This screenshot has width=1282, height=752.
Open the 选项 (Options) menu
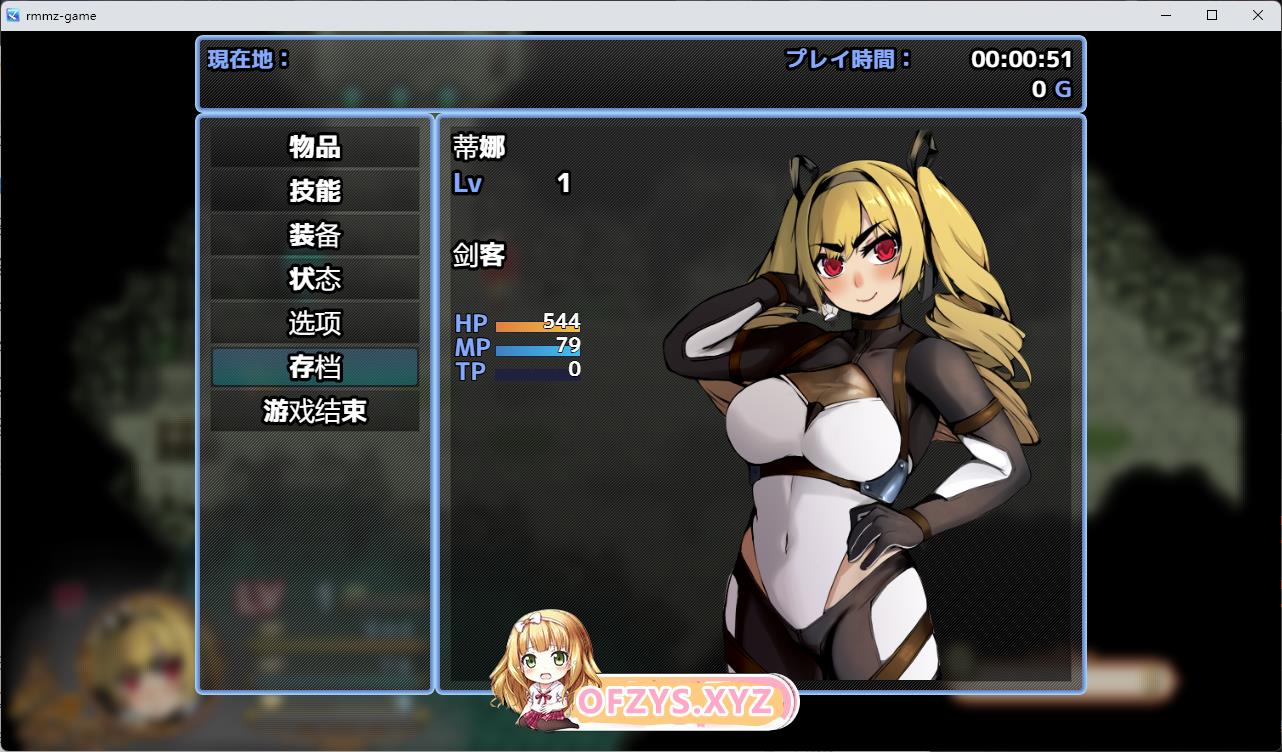[315, 323]
